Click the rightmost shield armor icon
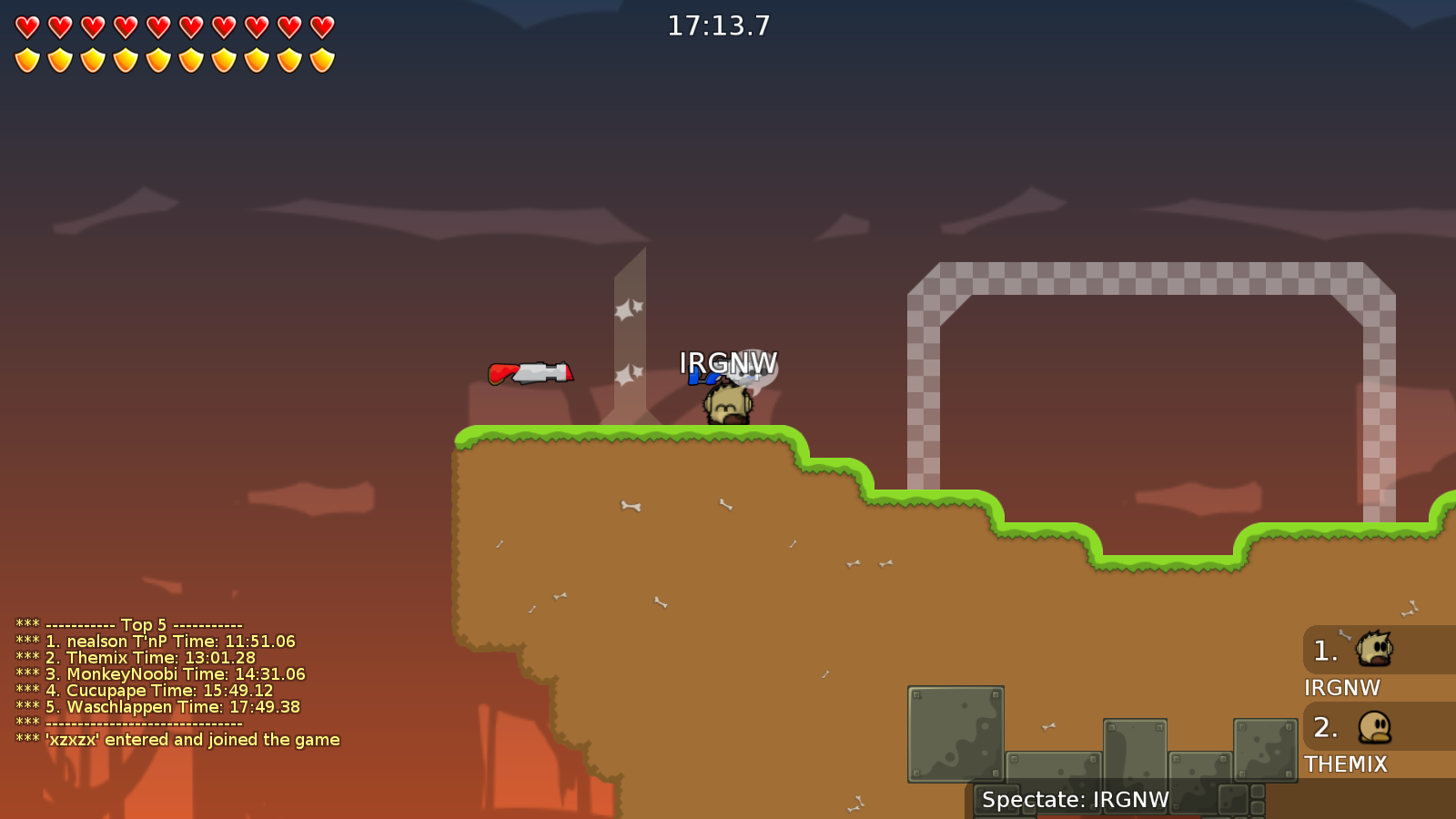 [320, 58]
